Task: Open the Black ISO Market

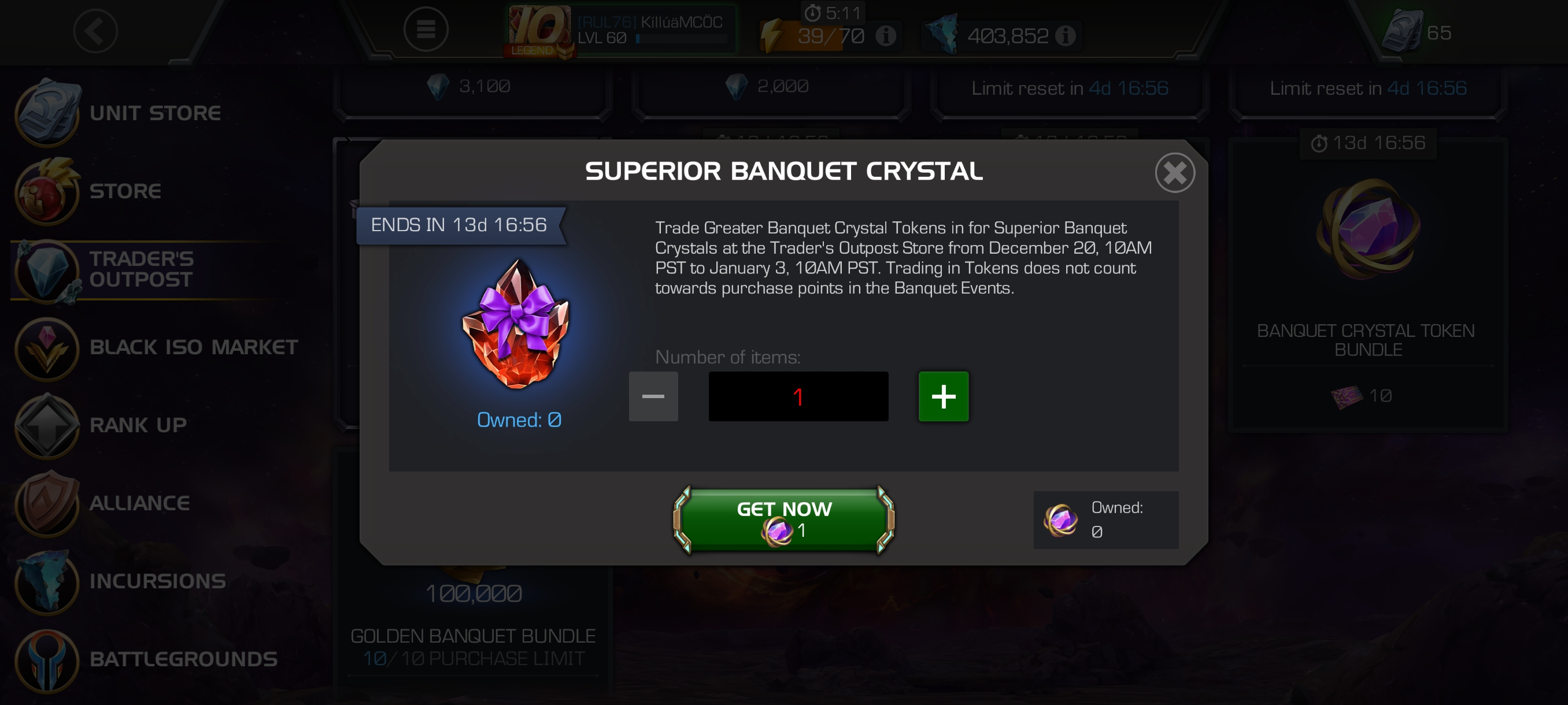Action: 47,348
